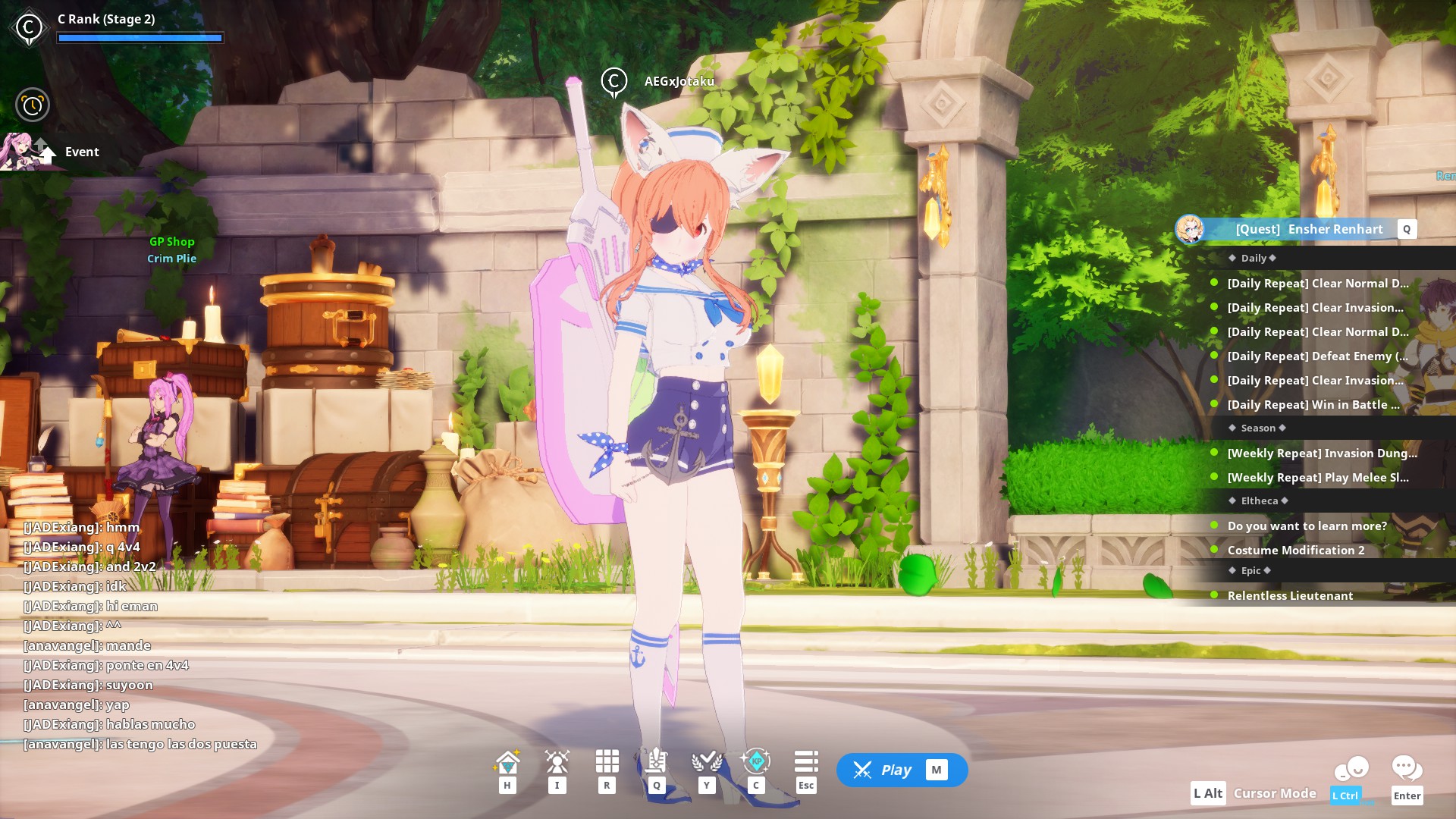Open chat via the speech bubbles icon
The width and height of the screenshot is (1456, 819).
tap(1407, 769)
